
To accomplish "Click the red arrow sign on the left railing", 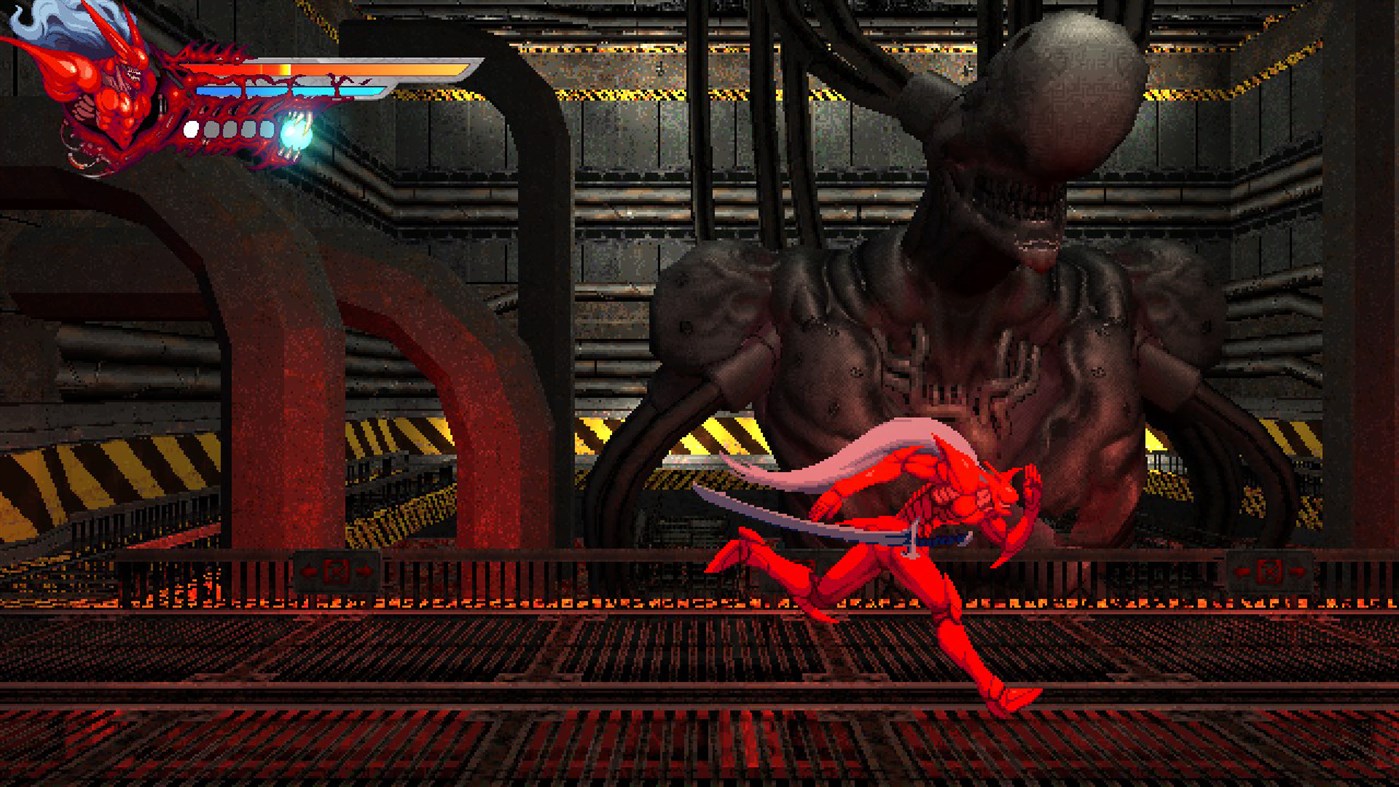I will (x=337, y=571).
